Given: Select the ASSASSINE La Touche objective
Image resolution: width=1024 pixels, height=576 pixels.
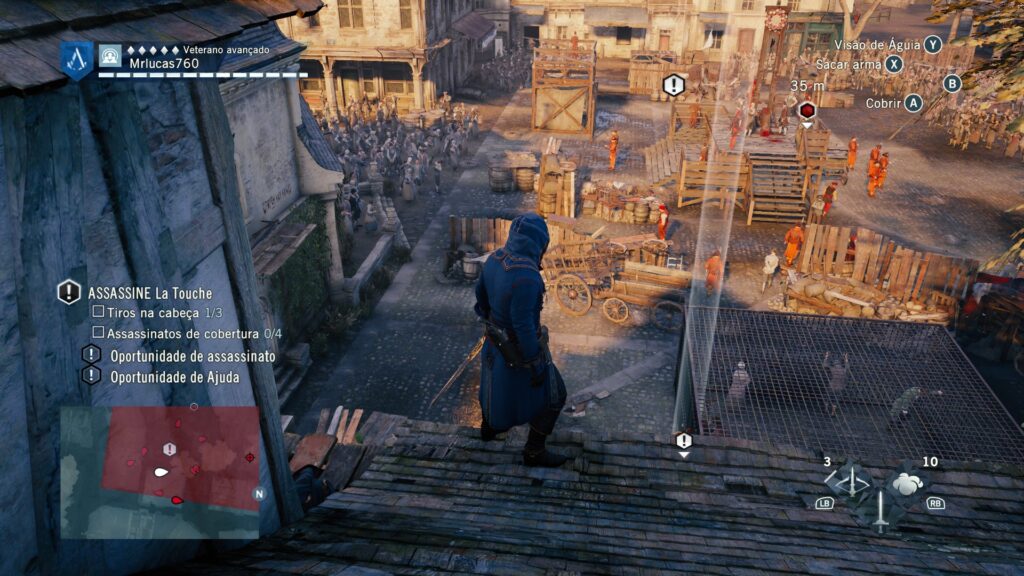Looking at the screenshot, I should pos(150,293).
